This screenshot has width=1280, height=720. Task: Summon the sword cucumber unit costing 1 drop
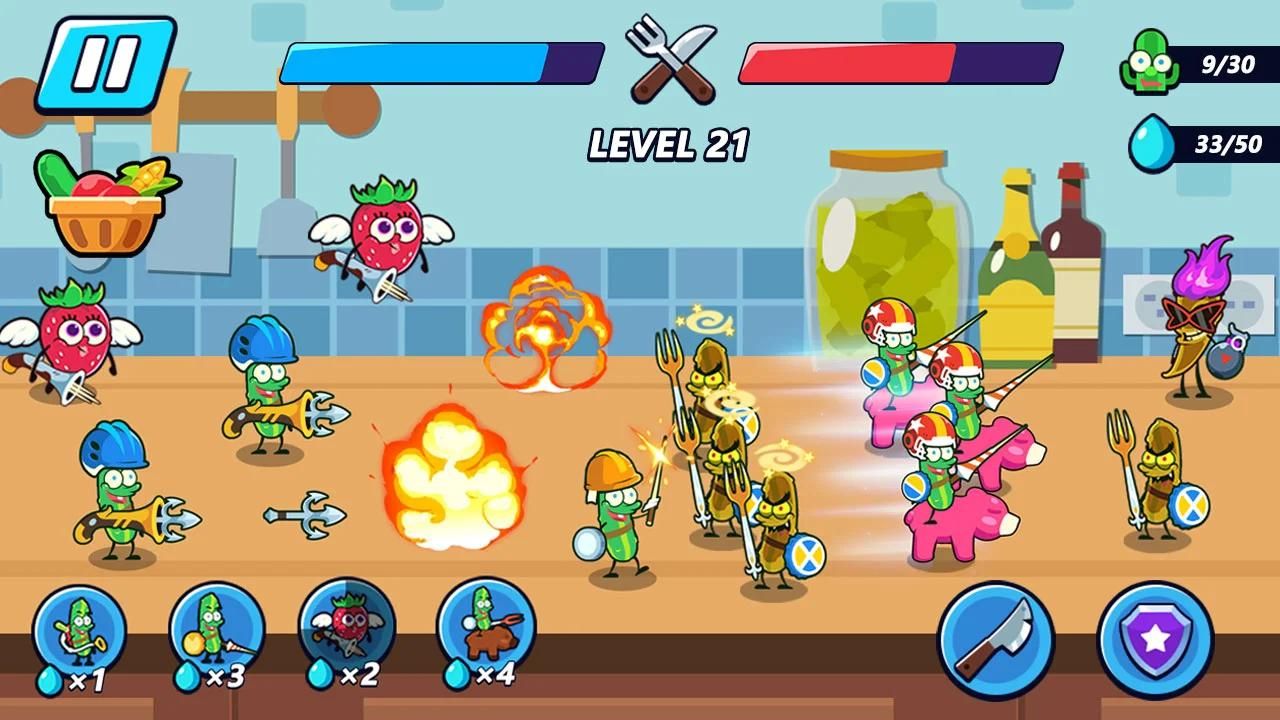click(x=80, y=632)
